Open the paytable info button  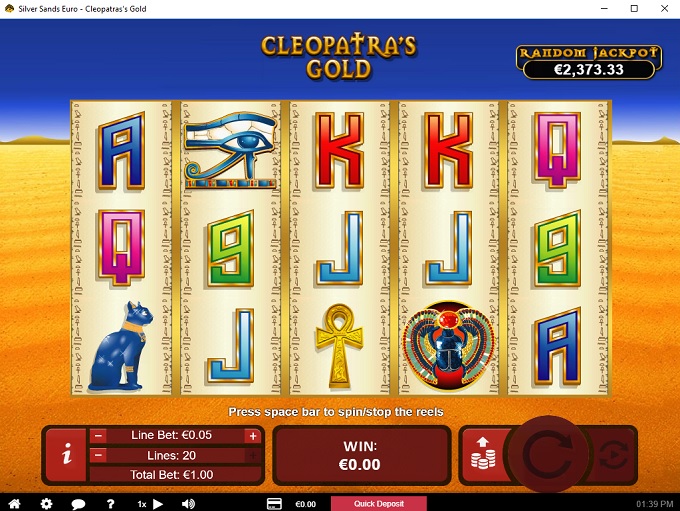pyautogui.click(x=67, y=455)
